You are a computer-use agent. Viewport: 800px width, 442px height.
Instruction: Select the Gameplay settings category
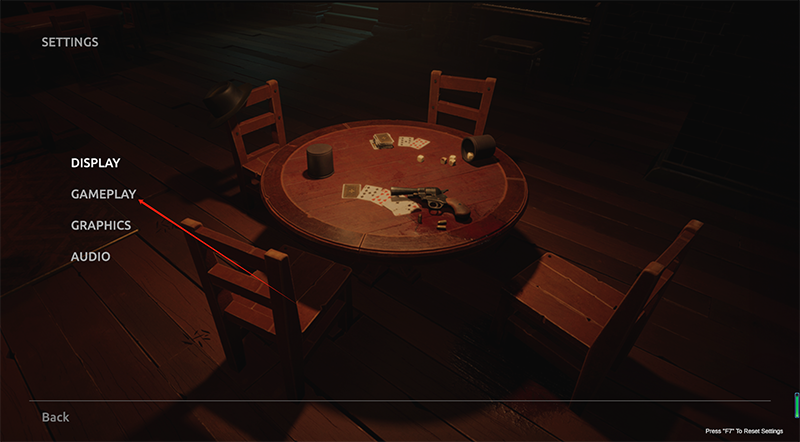point(103,193)
